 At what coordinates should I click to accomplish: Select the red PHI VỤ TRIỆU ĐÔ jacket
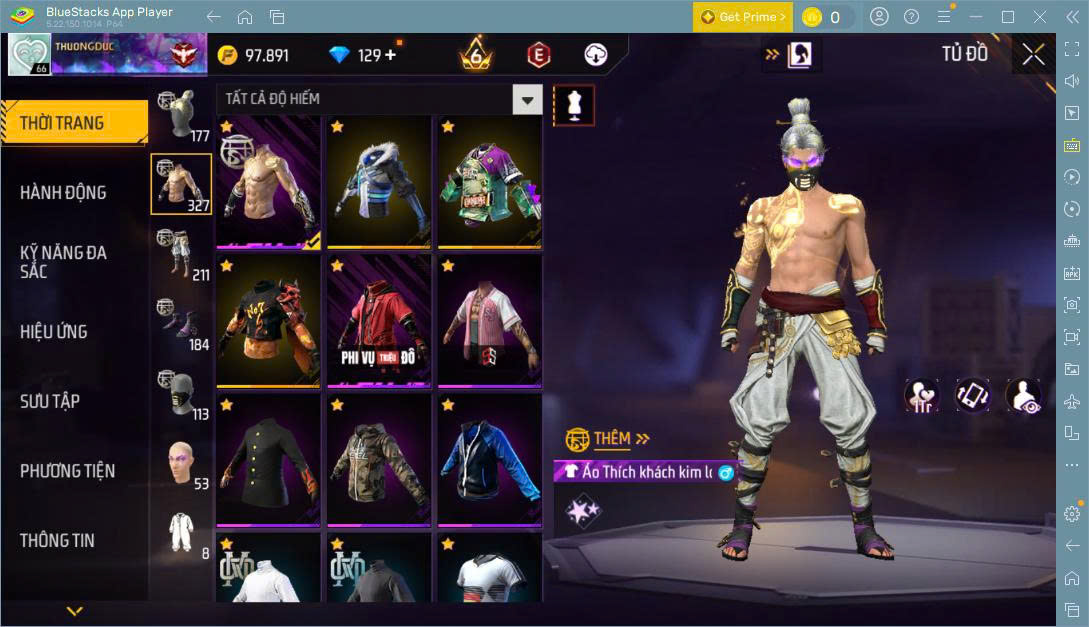379,321
